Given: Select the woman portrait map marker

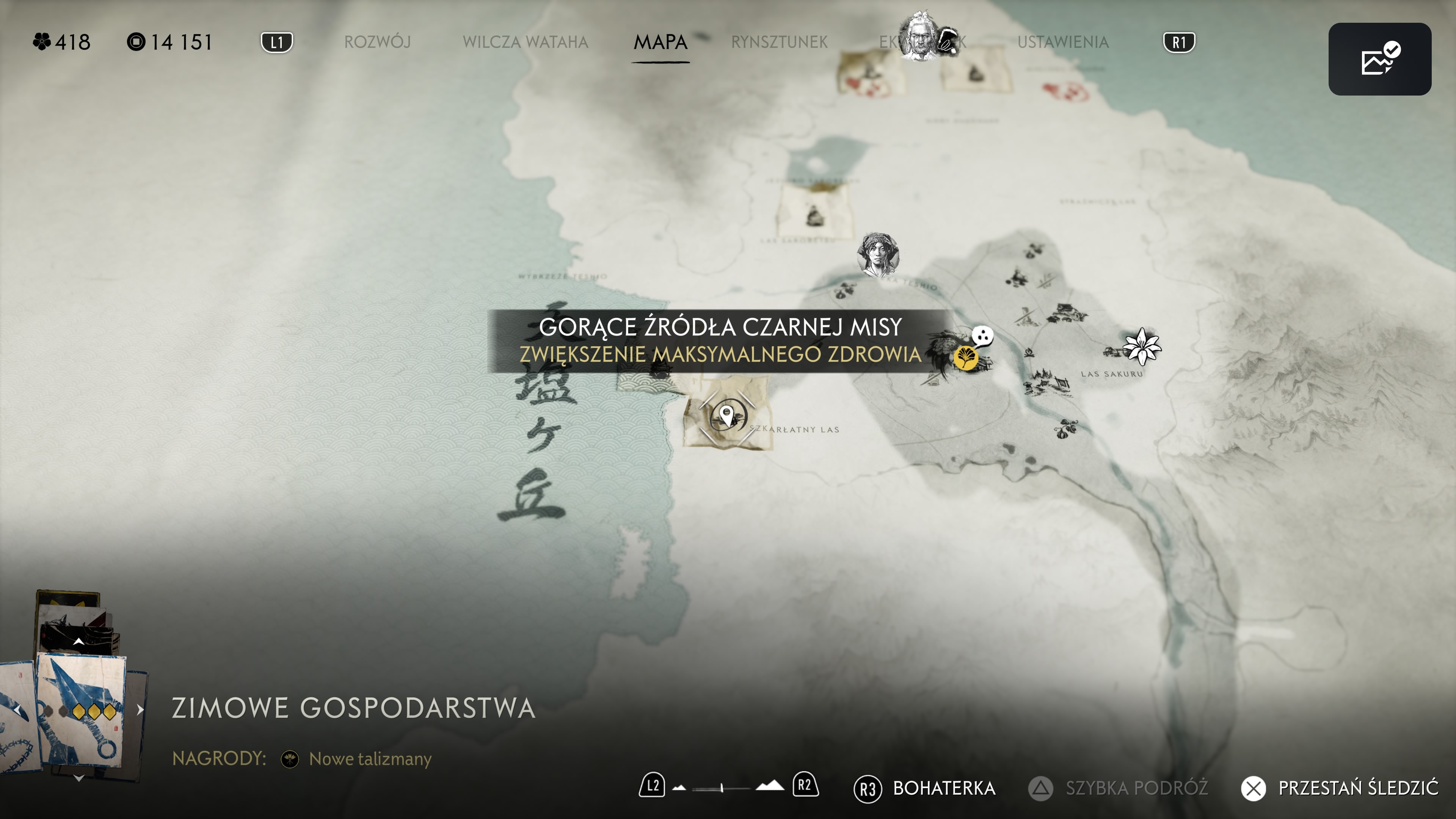Looking at the screenshot, I should [x=877, y=254].
